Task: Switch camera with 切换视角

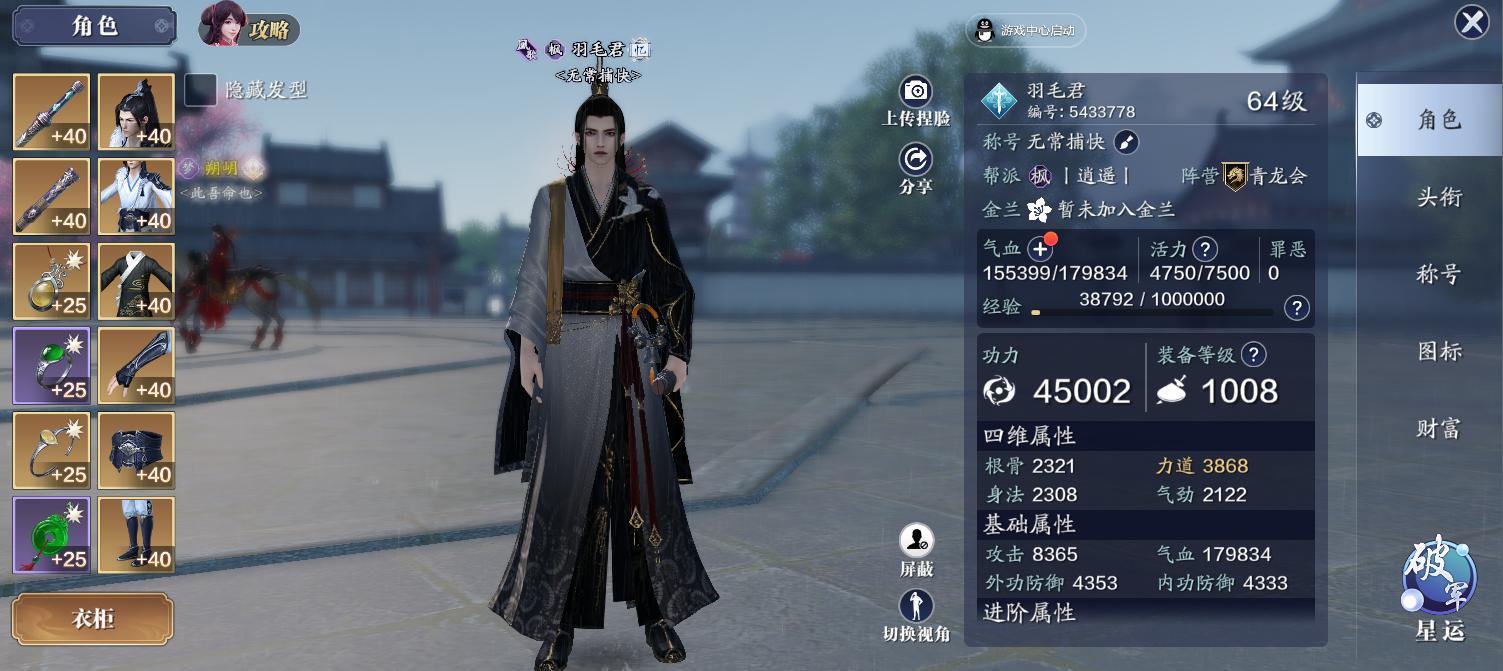Action: pyautogui.click(x=916, y=614)
